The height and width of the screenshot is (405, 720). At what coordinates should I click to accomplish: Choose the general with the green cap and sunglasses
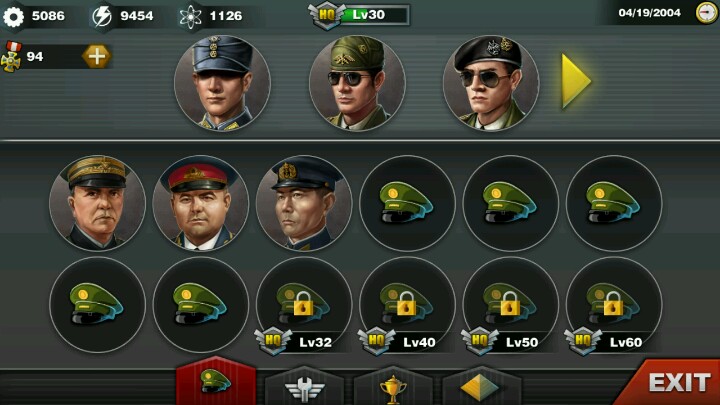[357, 83]
